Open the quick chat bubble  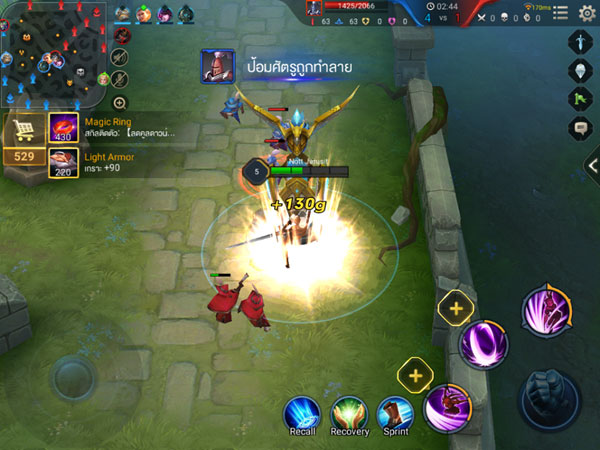click(582, 128)
